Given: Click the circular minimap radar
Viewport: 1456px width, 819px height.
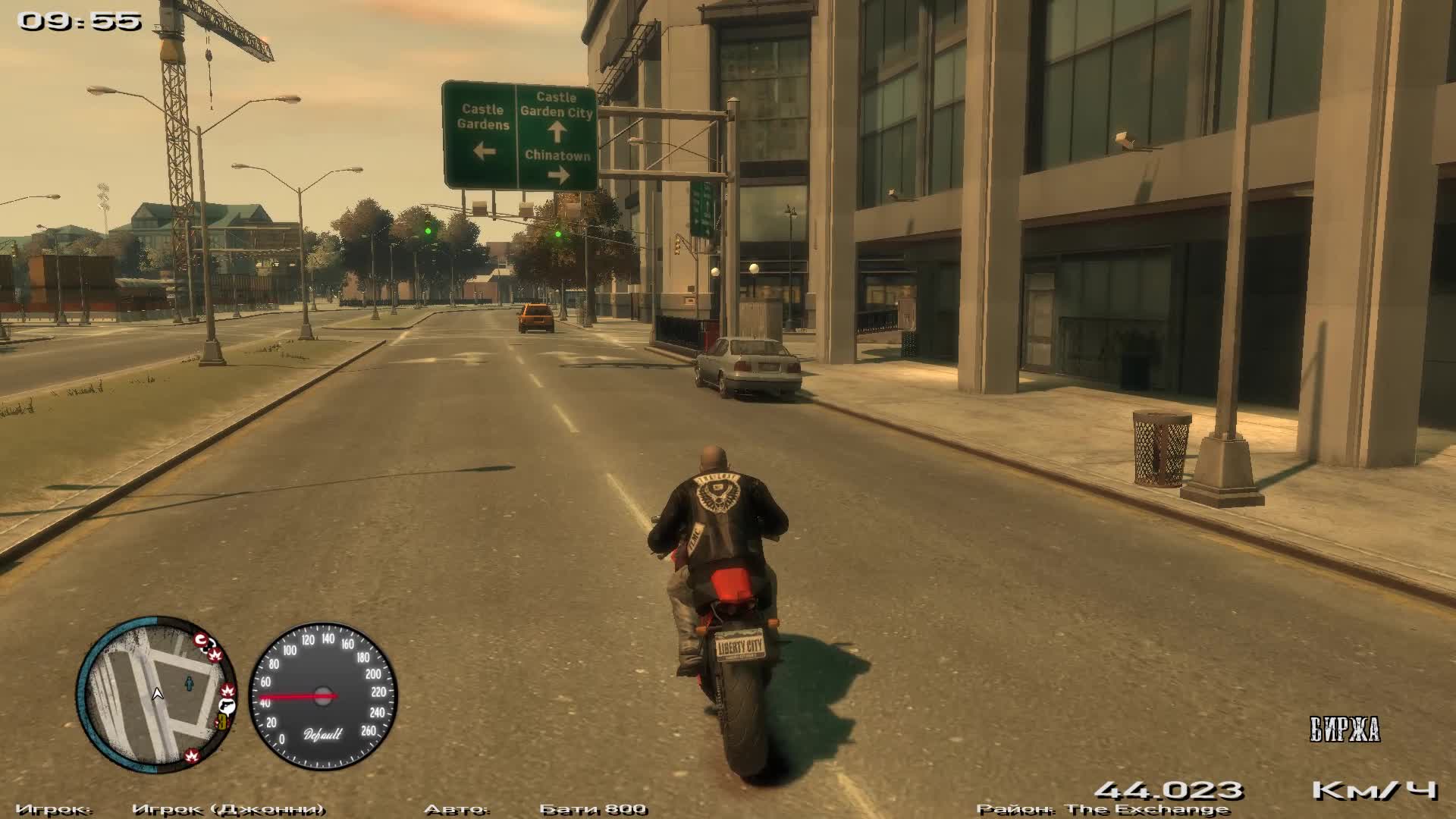Looking at the screenshot, I should click(x=156, y=692).
